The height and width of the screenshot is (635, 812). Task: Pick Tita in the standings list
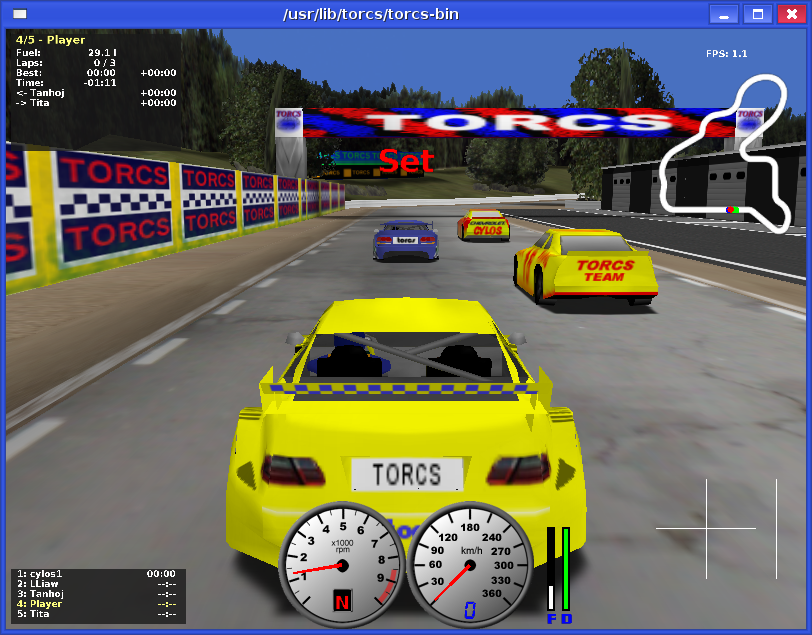click(x=95, y=614)
